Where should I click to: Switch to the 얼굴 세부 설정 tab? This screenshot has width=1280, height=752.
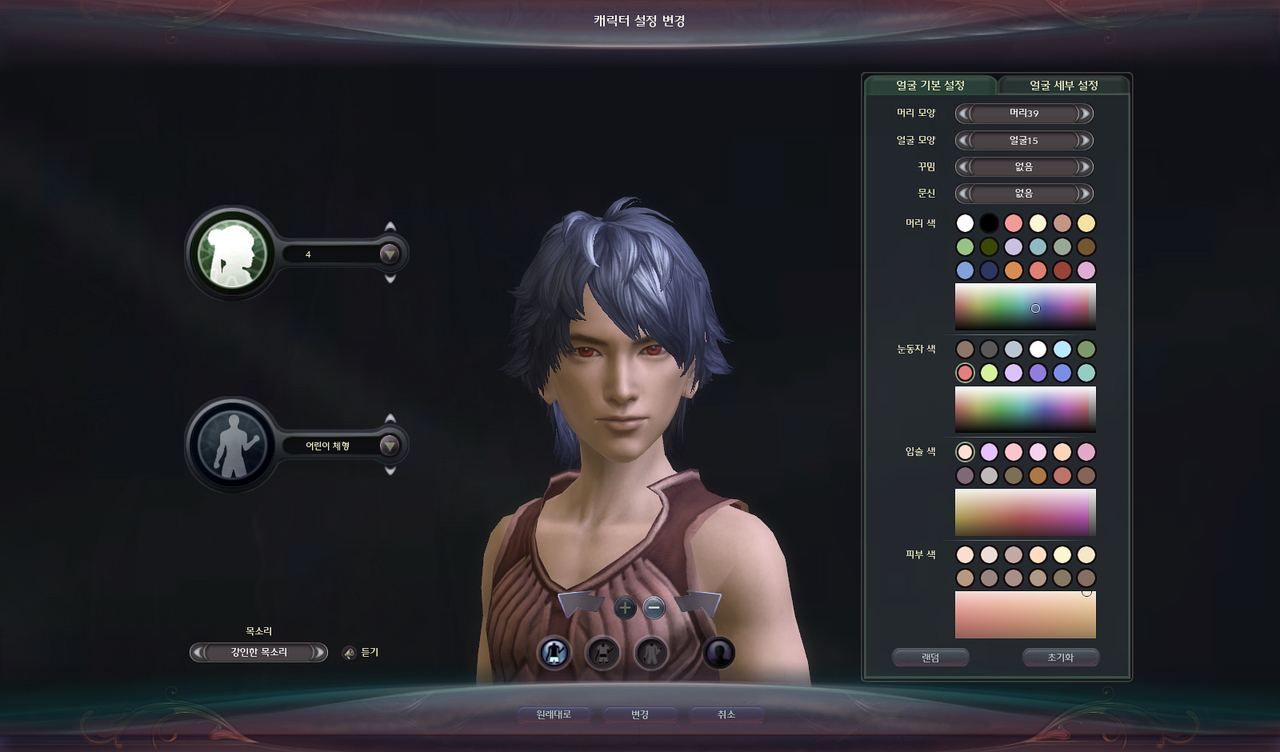pos(1064,85)
